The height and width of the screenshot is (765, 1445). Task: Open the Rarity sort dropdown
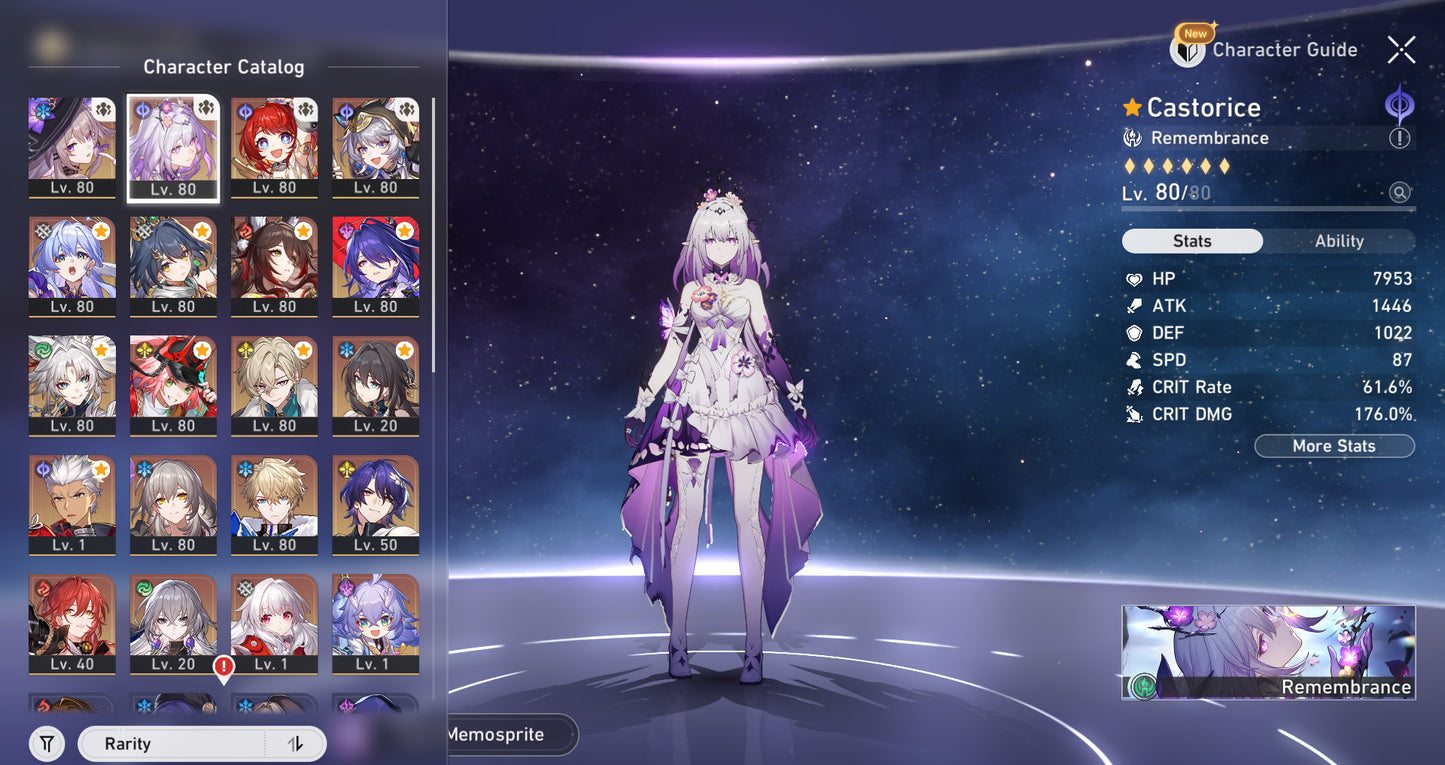pyautogui.click(x=170, y=744)
